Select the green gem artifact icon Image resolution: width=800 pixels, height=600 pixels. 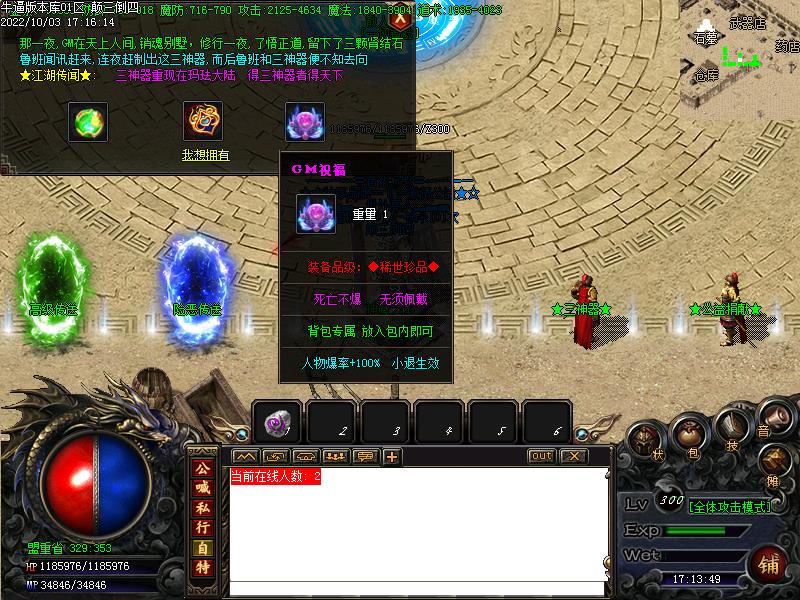click(88, 122)
